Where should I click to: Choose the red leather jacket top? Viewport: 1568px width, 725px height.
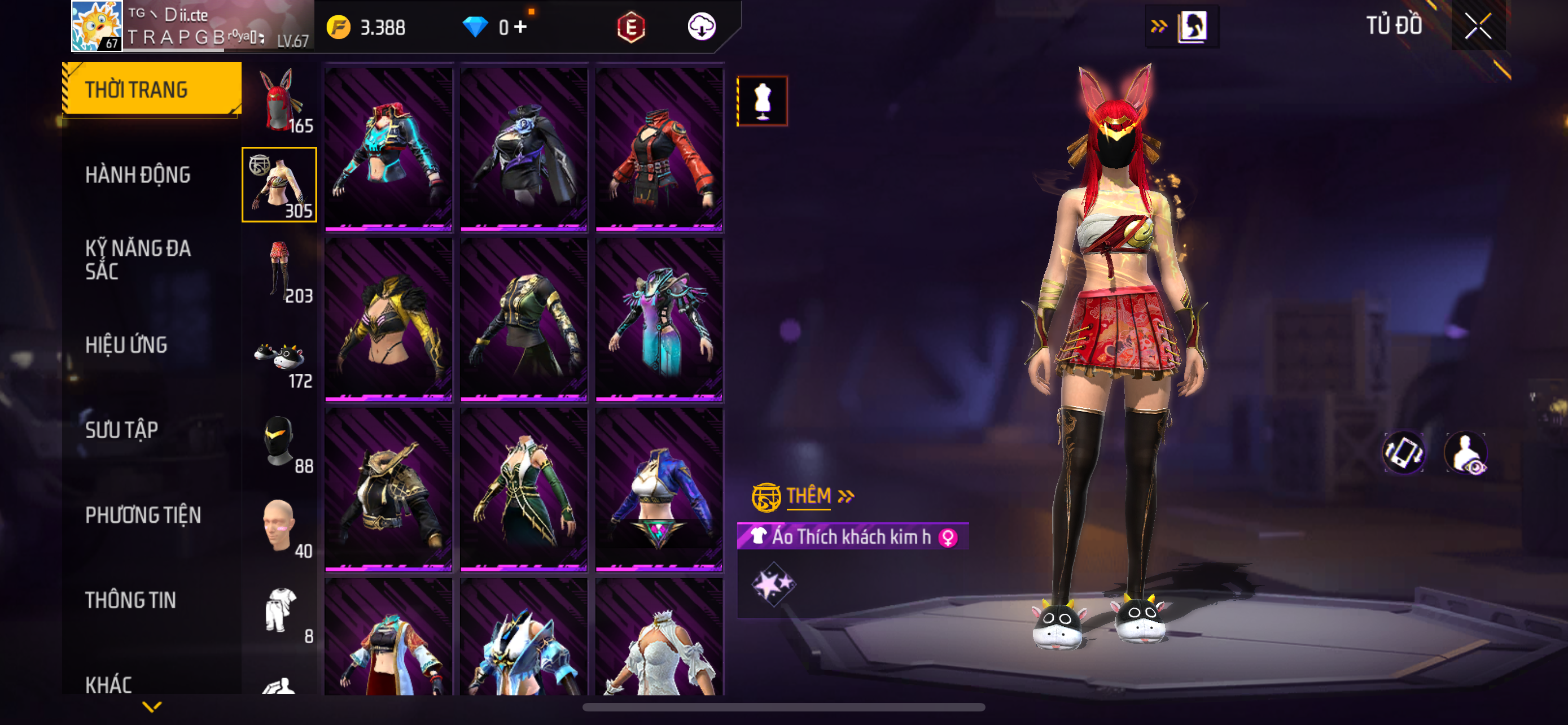point(659,149)
